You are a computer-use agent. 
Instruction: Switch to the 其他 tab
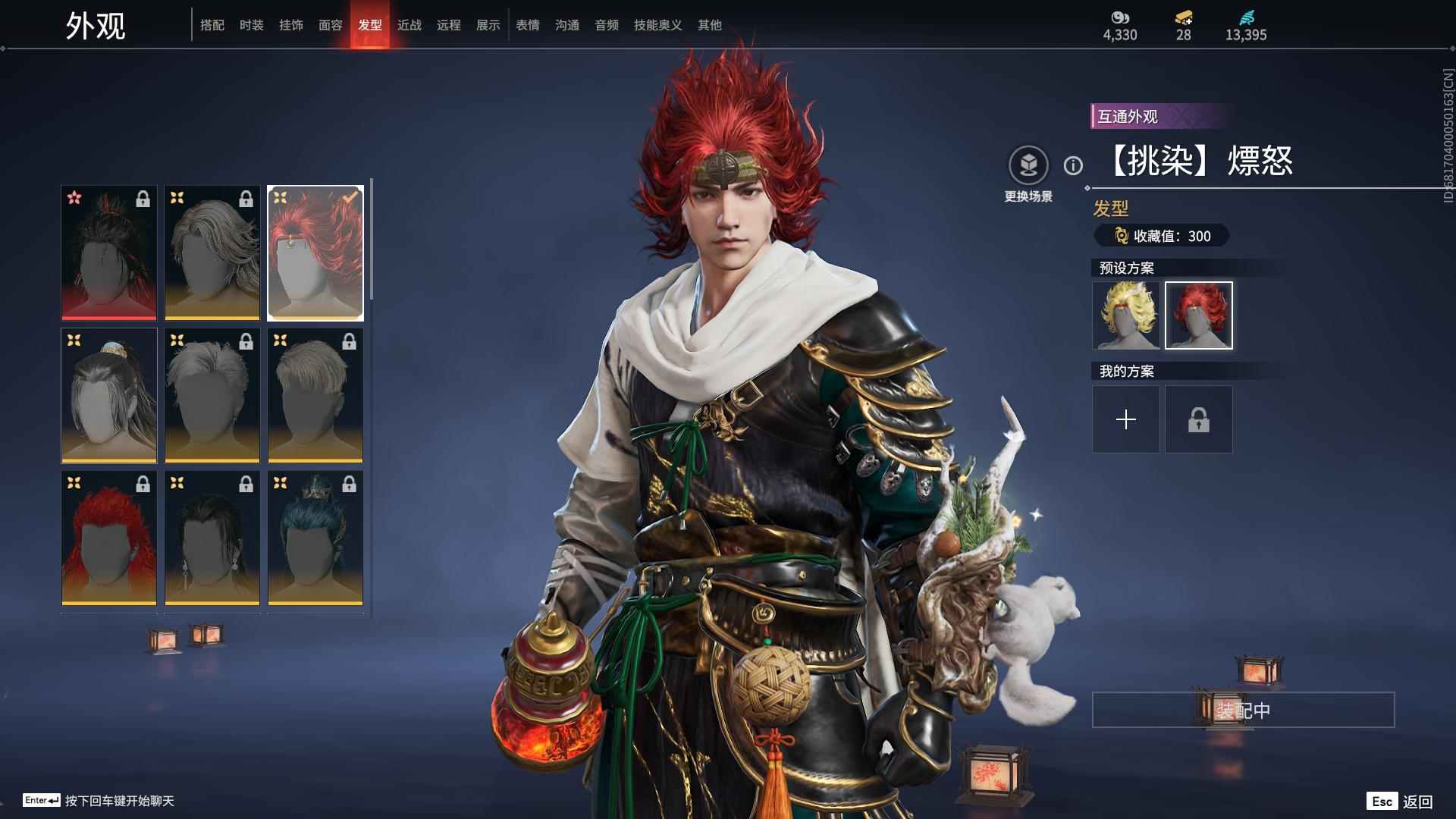(x=710, y=25)
